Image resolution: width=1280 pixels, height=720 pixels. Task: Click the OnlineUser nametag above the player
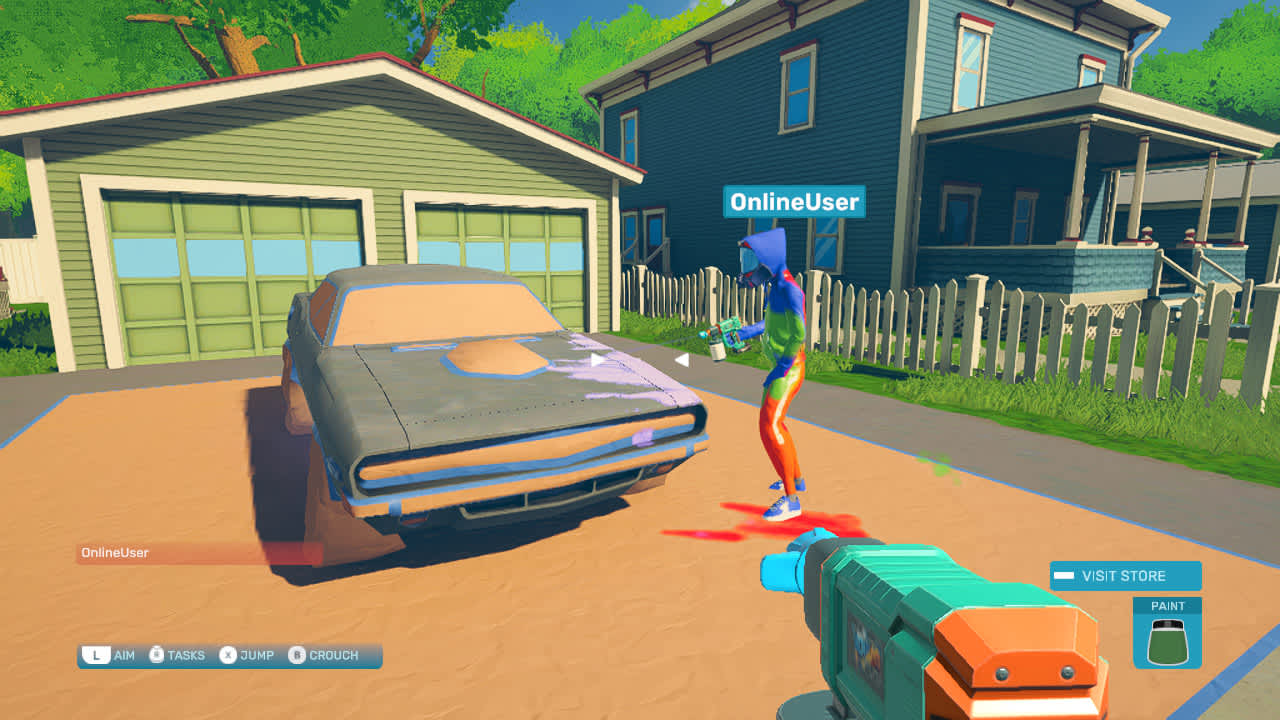pos(795,203)
